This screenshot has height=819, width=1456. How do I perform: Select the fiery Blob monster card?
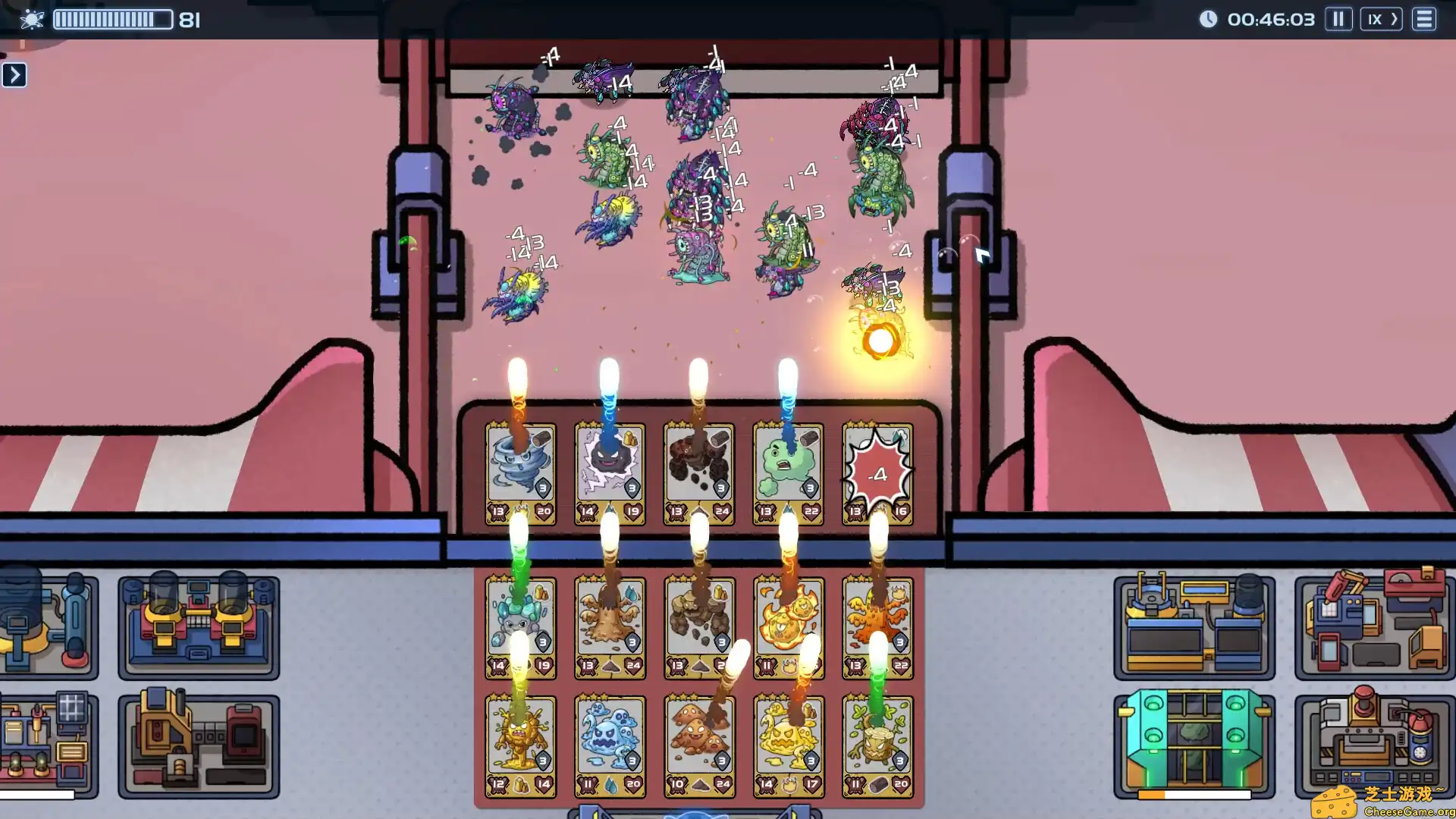[x=789, y=622]
